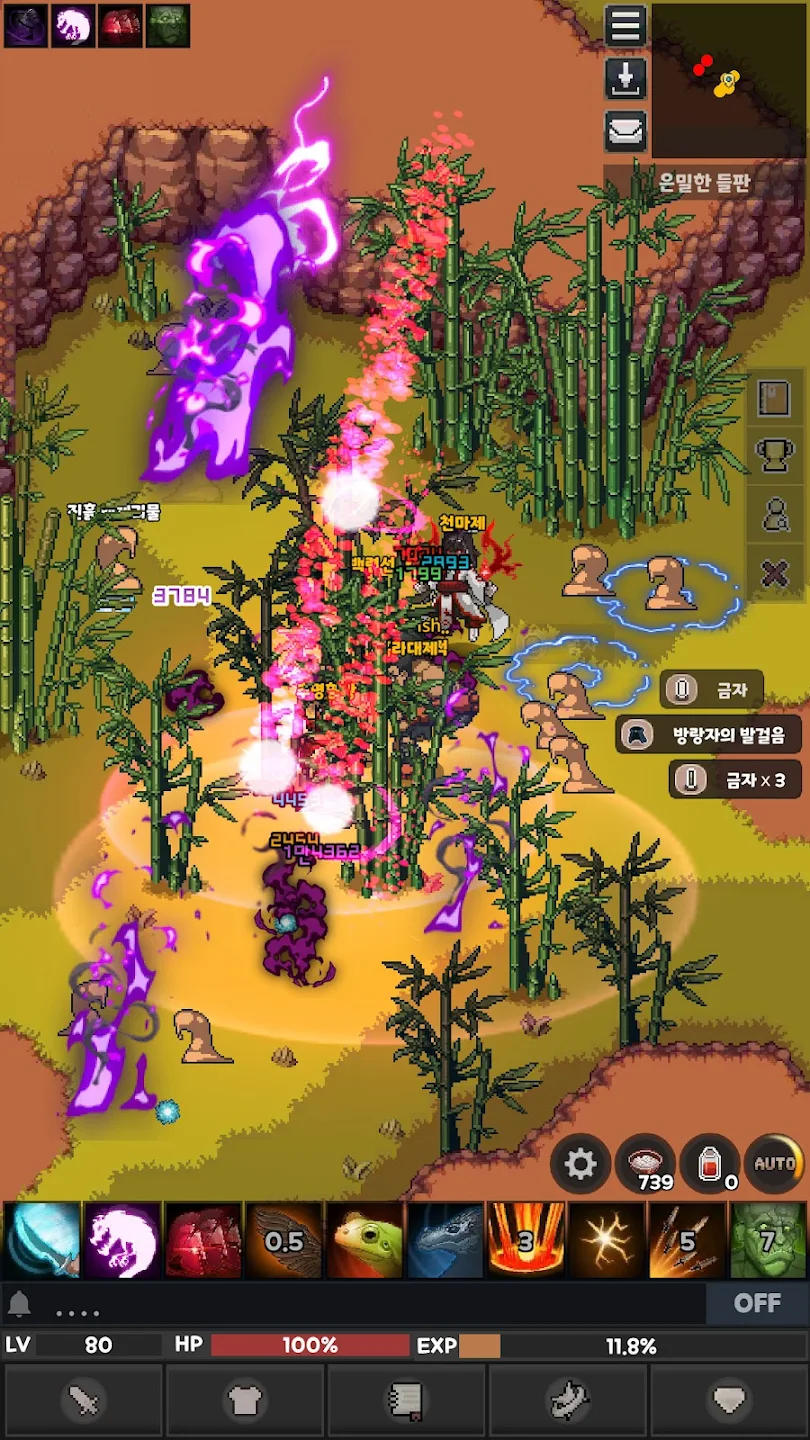Activate the green frog skill
This screenshot has height=1440, width=810.
pyautogui.click(x=365, y=1241)
